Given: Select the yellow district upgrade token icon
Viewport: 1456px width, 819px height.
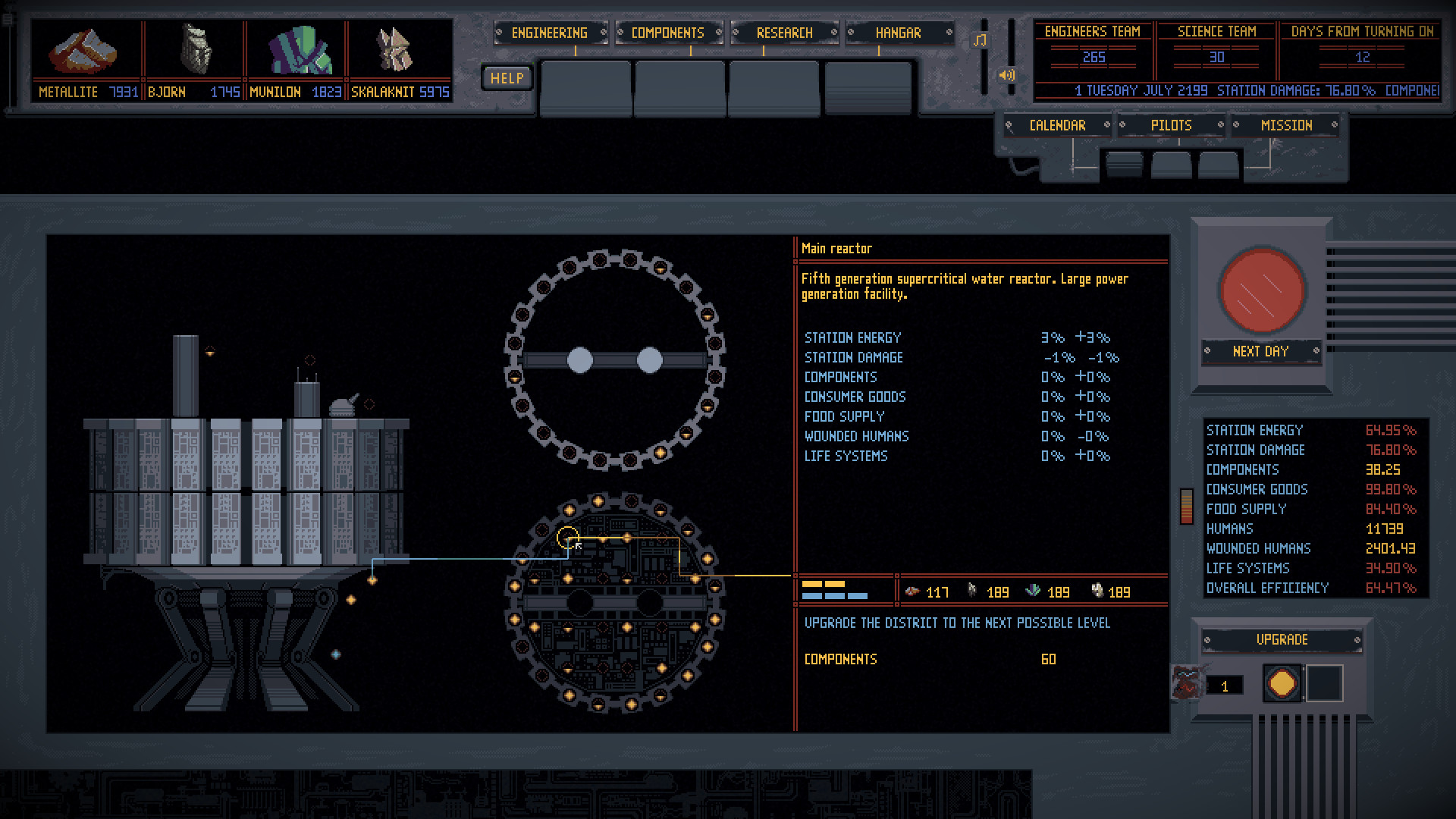Looking at the screenshot, I should 1282,682.
